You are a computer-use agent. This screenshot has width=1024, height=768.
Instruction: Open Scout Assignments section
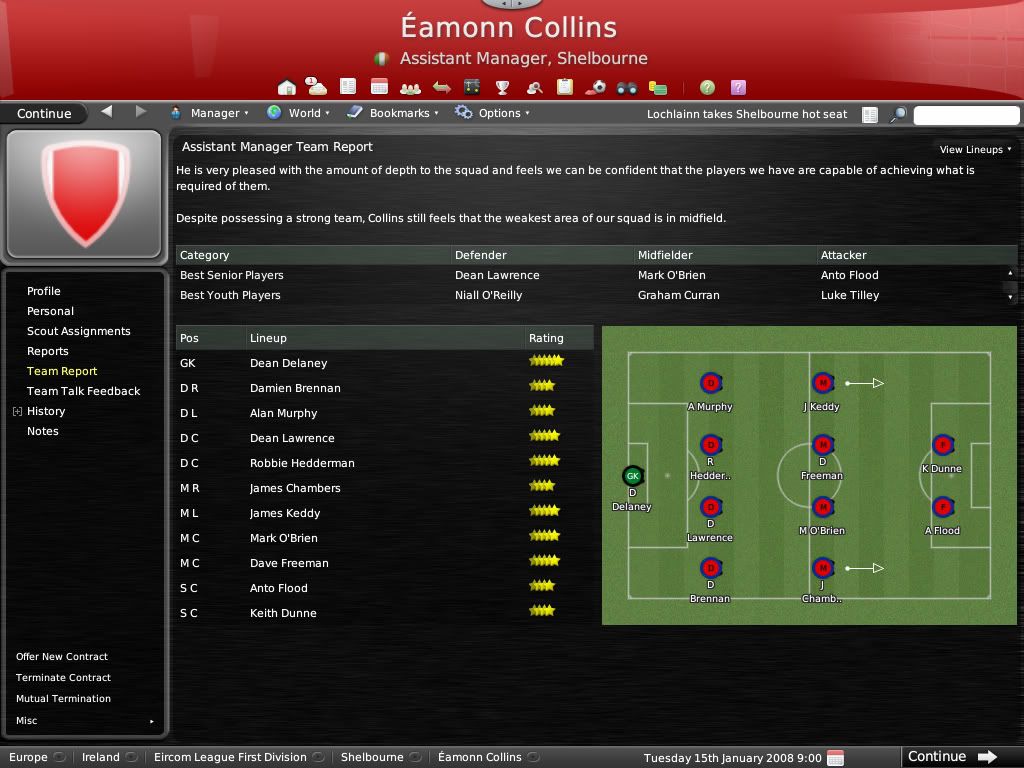coord(79,331)
